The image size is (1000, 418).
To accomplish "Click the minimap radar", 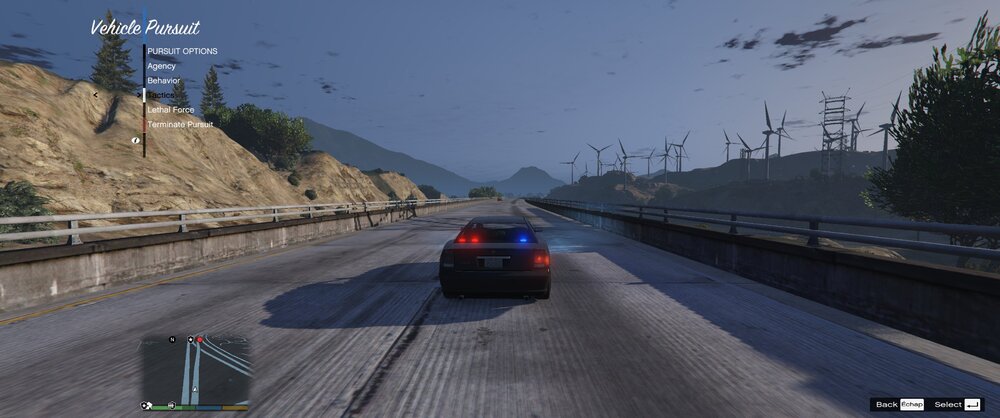I will click(x=196, y=368).
